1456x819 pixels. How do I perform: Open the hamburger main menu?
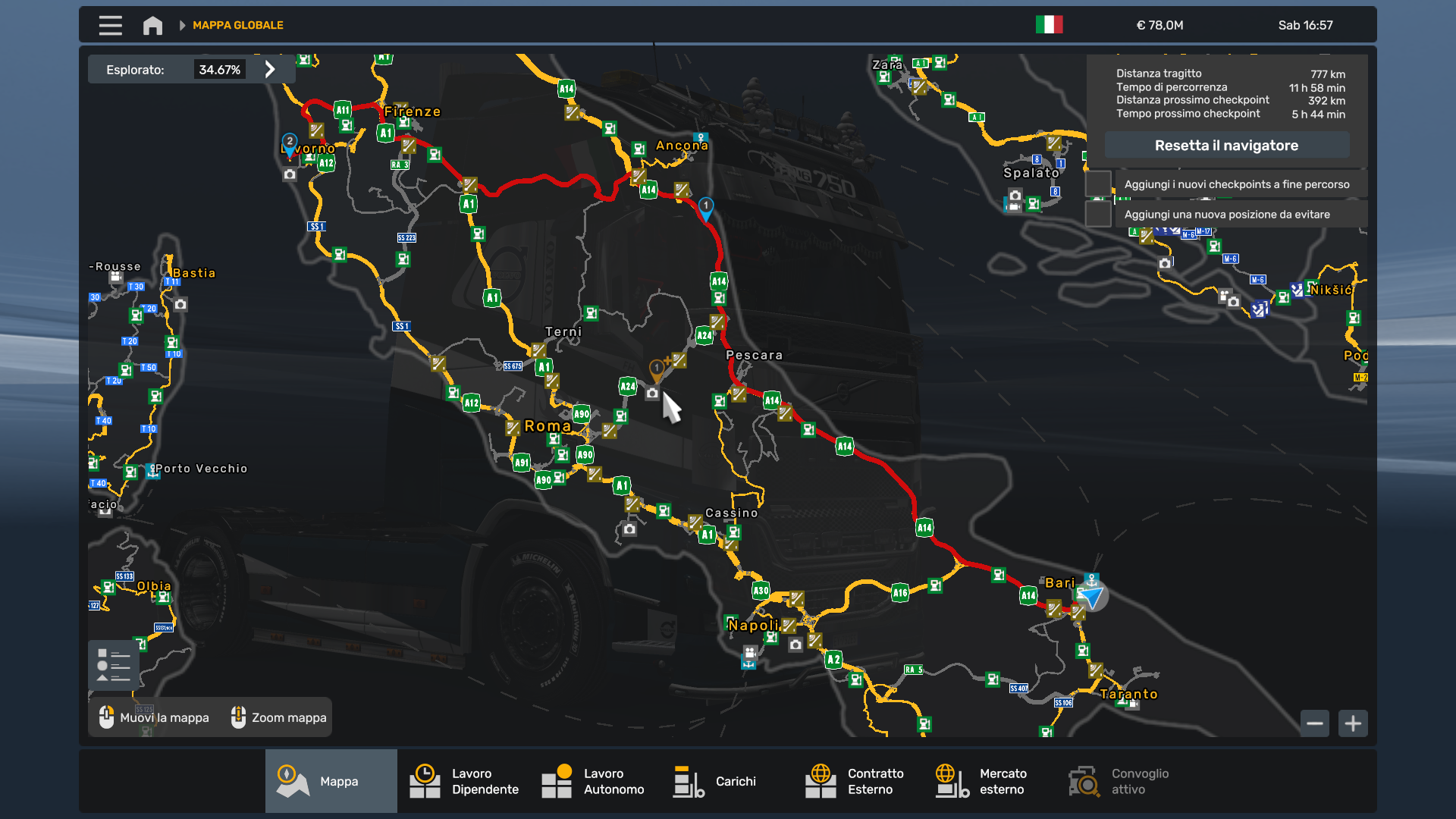[x=110, y=25]
